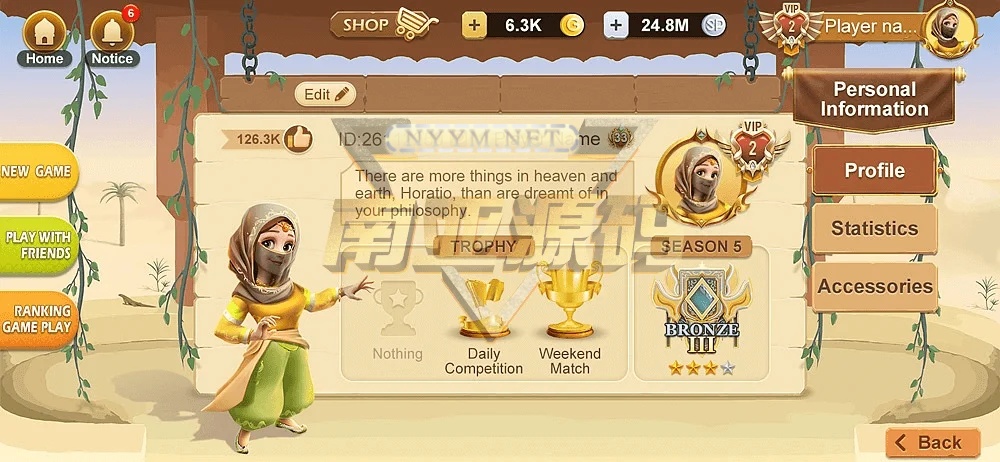Select Ranking Game Play
The height and width of the screenshot is (462, 1000).
(x=37, y=319)
